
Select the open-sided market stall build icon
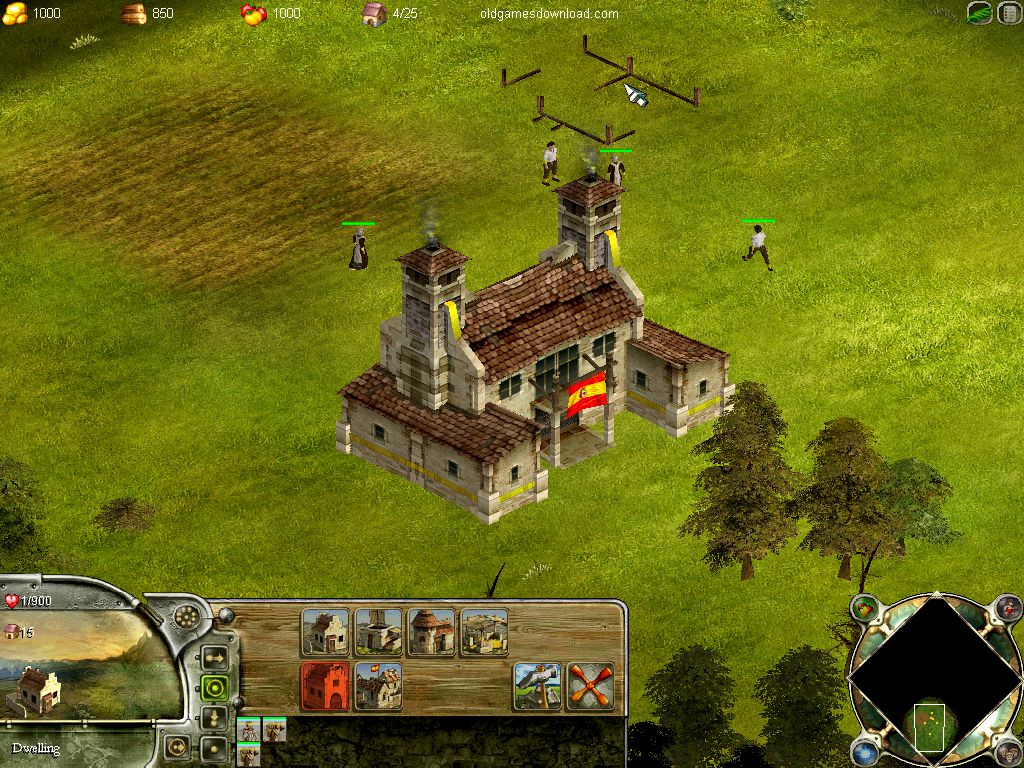(484, 632)
